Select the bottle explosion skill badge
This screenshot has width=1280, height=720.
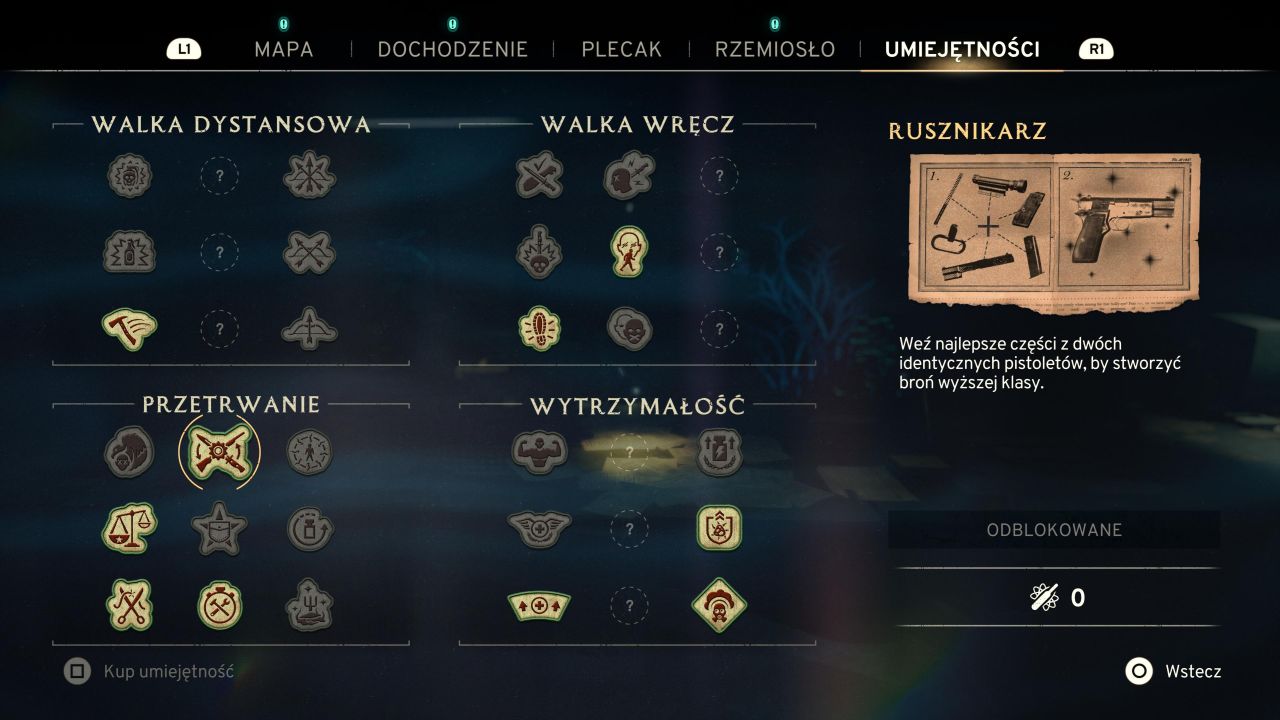pyautogui.click(x=129, y=251)
